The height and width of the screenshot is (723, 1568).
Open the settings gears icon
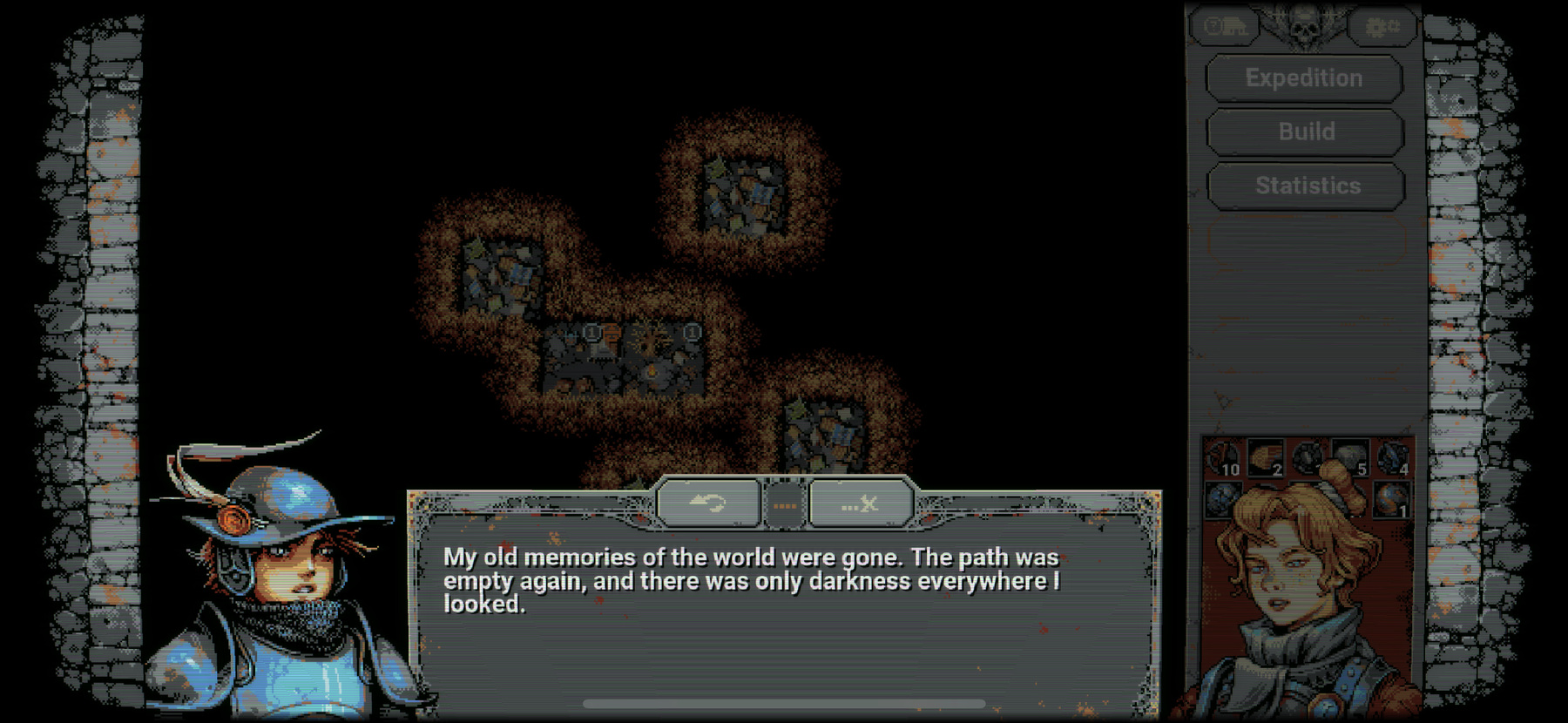coord(1382,27)
